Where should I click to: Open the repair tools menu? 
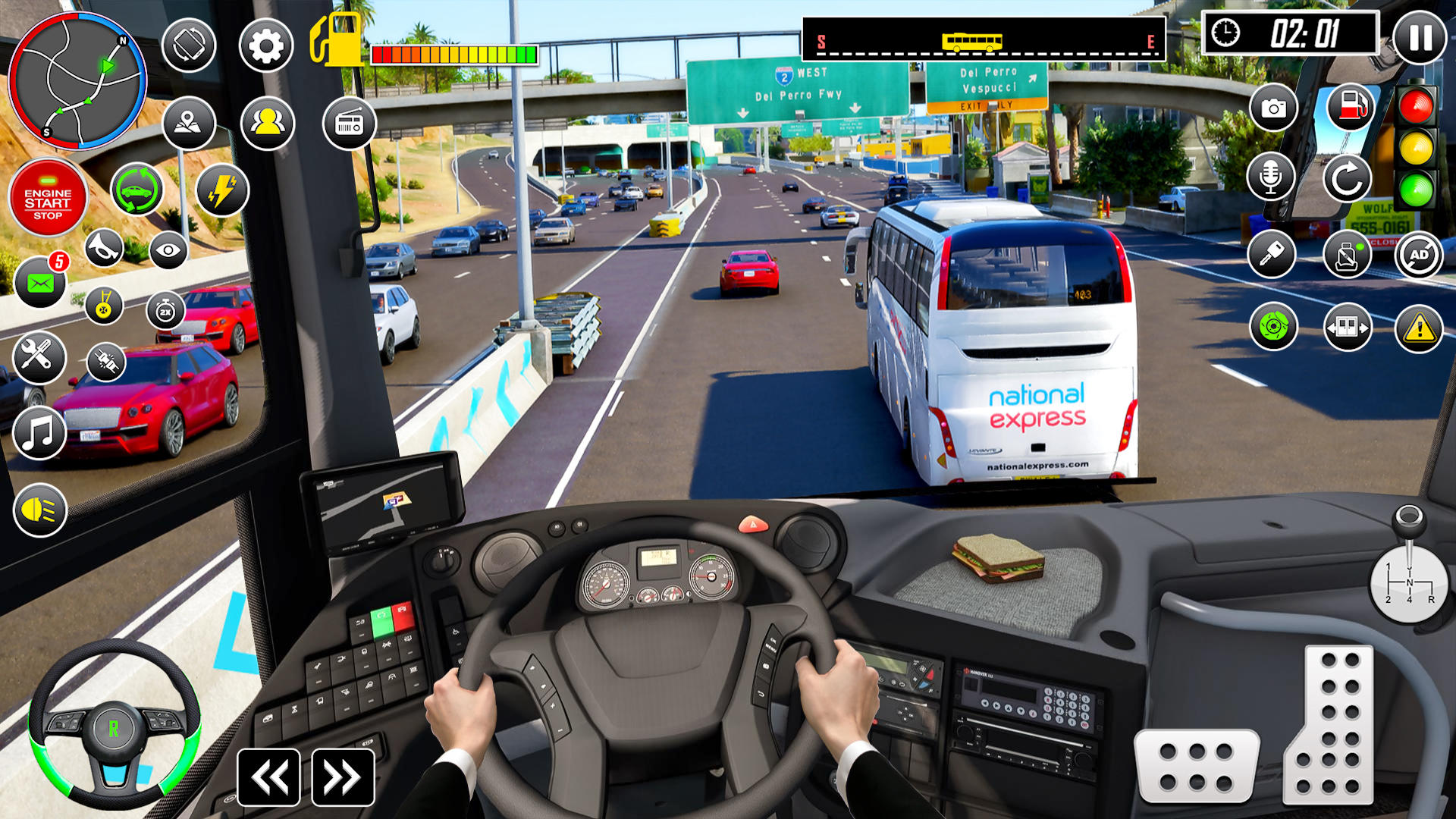39,358
